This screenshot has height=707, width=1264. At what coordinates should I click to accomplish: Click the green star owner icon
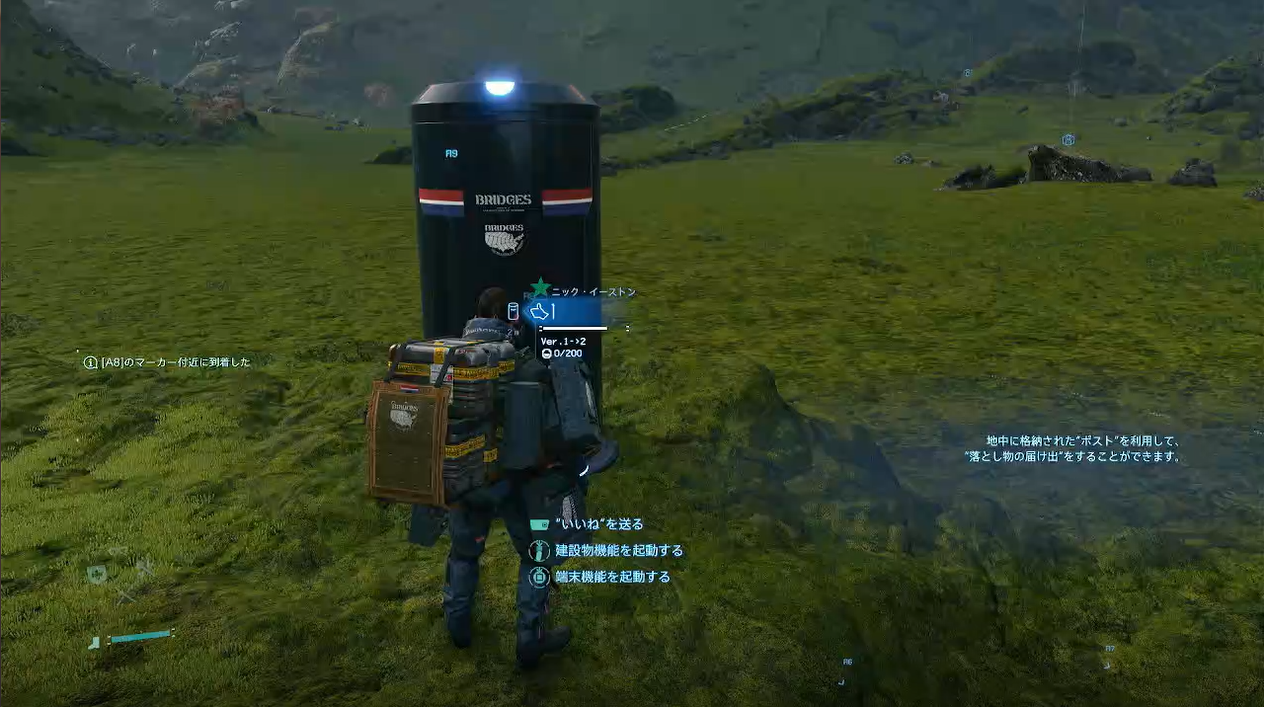540,289
